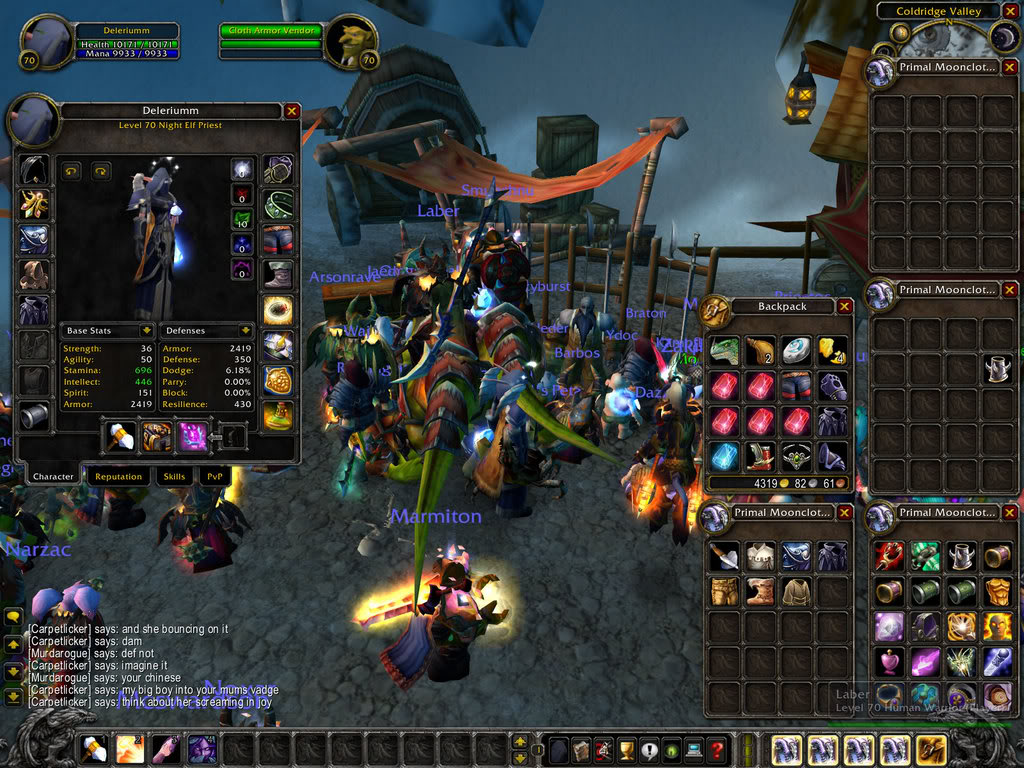Close the Deleriumm character window

click(x=292, y=112)
